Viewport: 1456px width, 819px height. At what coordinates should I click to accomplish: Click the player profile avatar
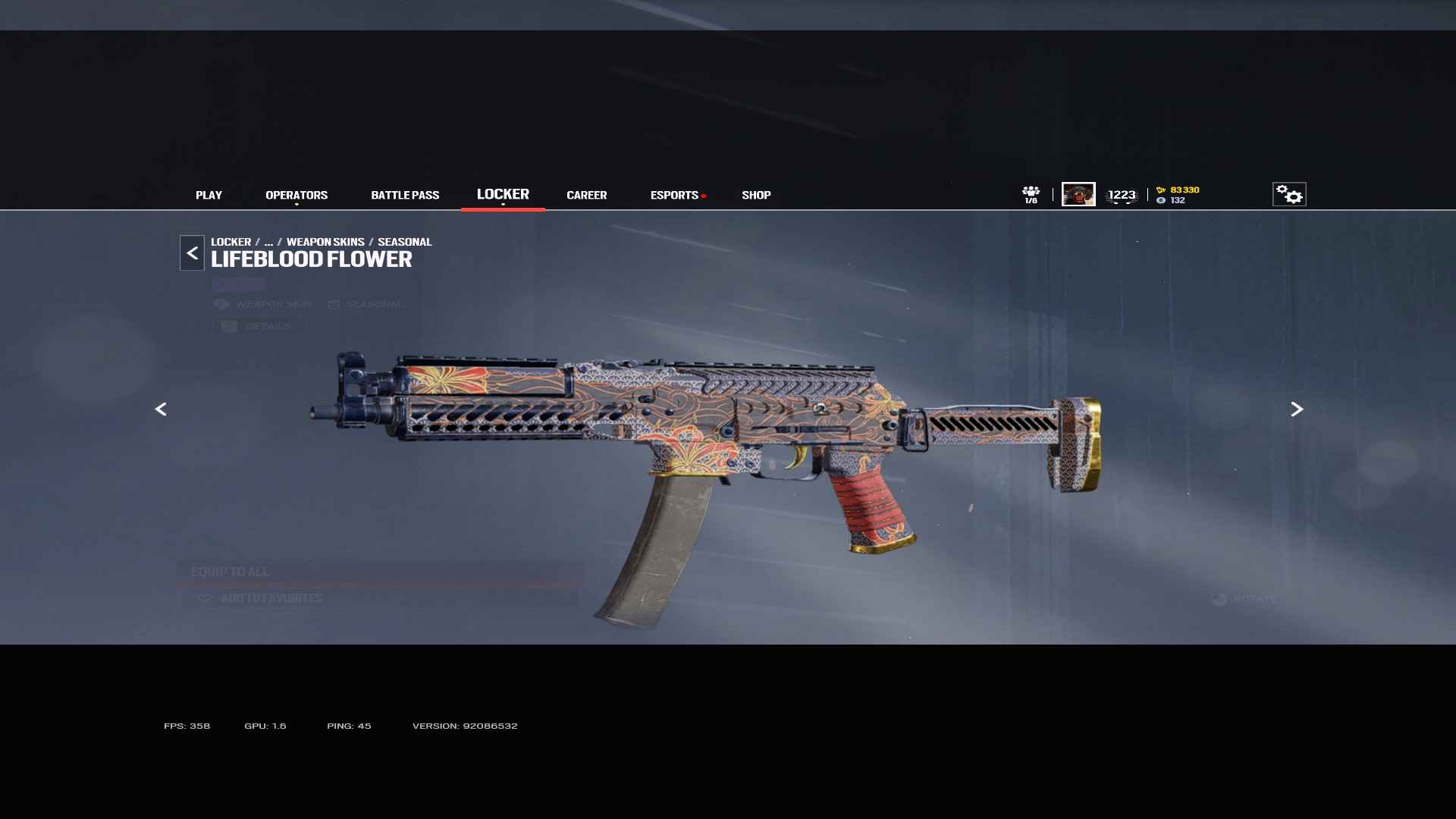[1078, 194]
